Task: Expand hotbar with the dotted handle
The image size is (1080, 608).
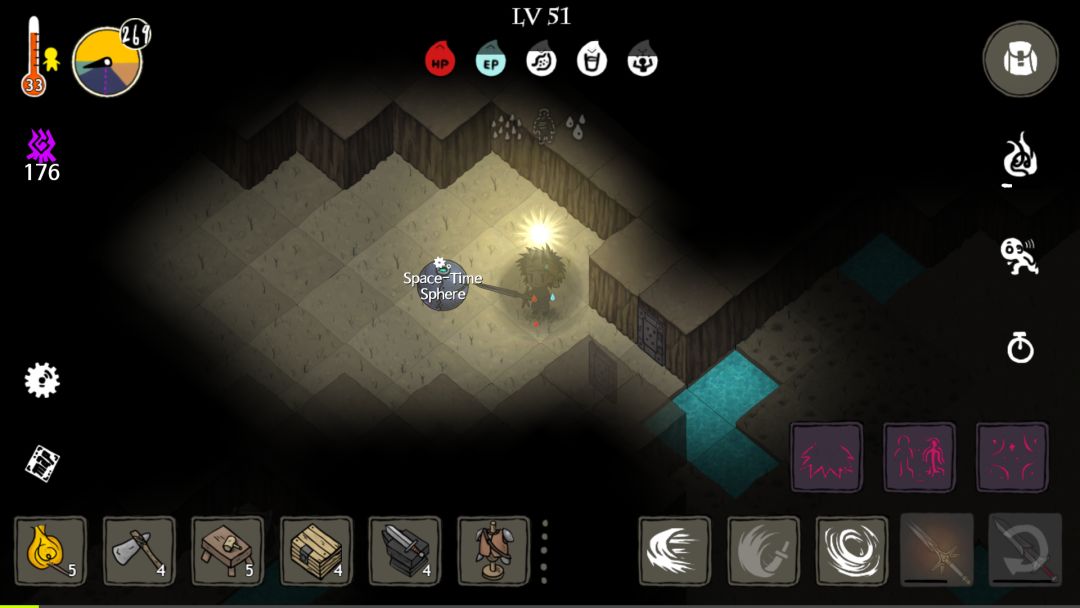Action: (544, 551)
